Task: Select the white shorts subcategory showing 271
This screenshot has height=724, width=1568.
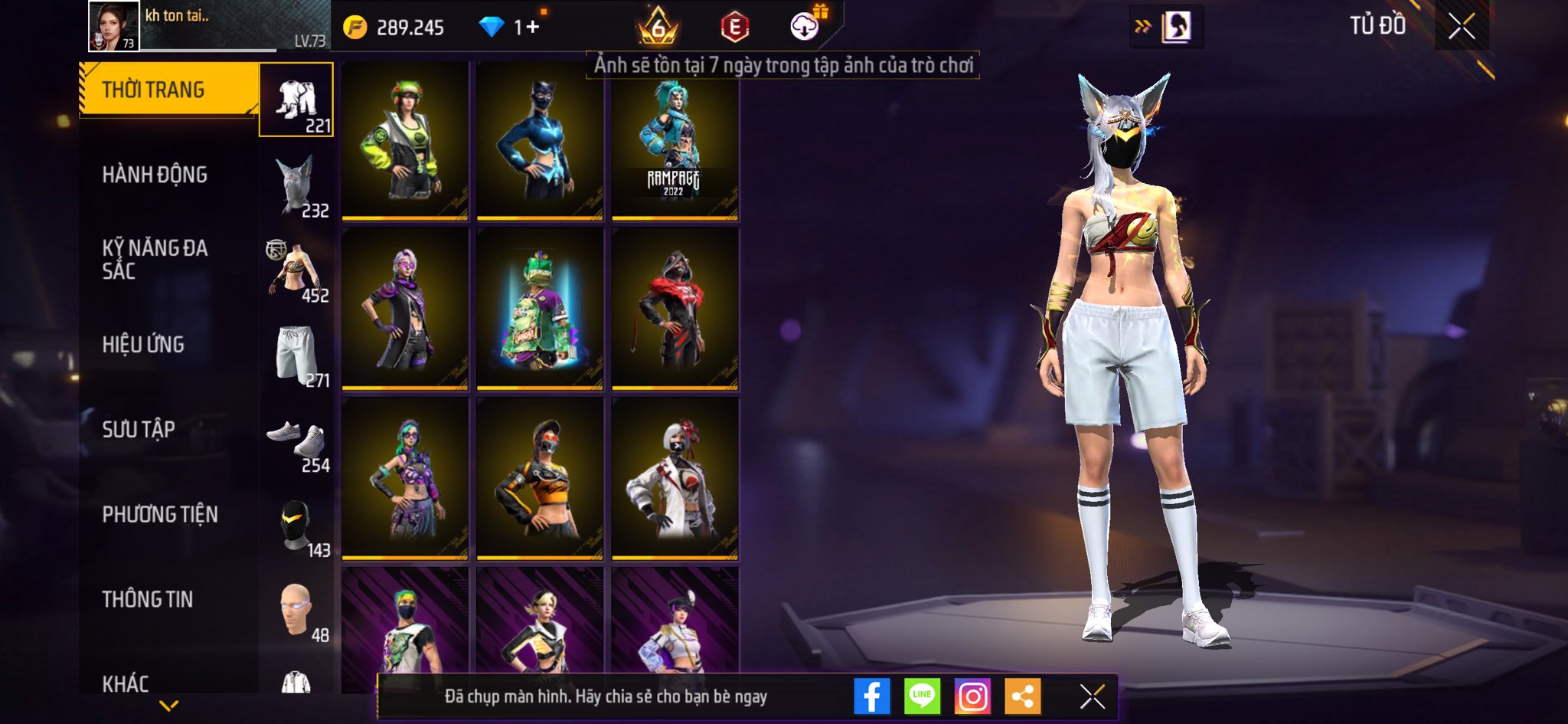Action: coord(296,355)
